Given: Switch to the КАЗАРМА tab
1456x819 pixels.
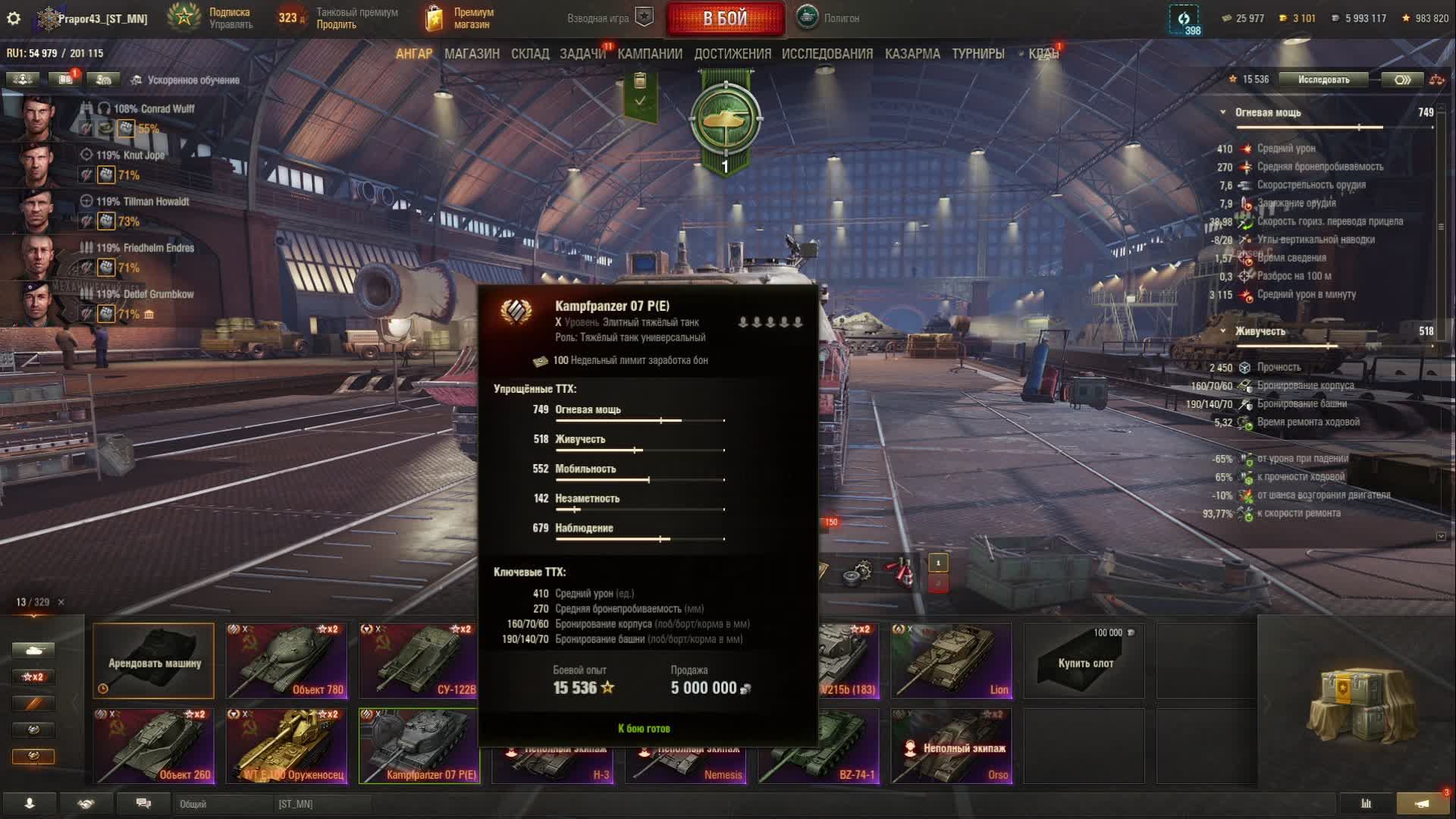Looking at the screenshot, I should 912,54.
